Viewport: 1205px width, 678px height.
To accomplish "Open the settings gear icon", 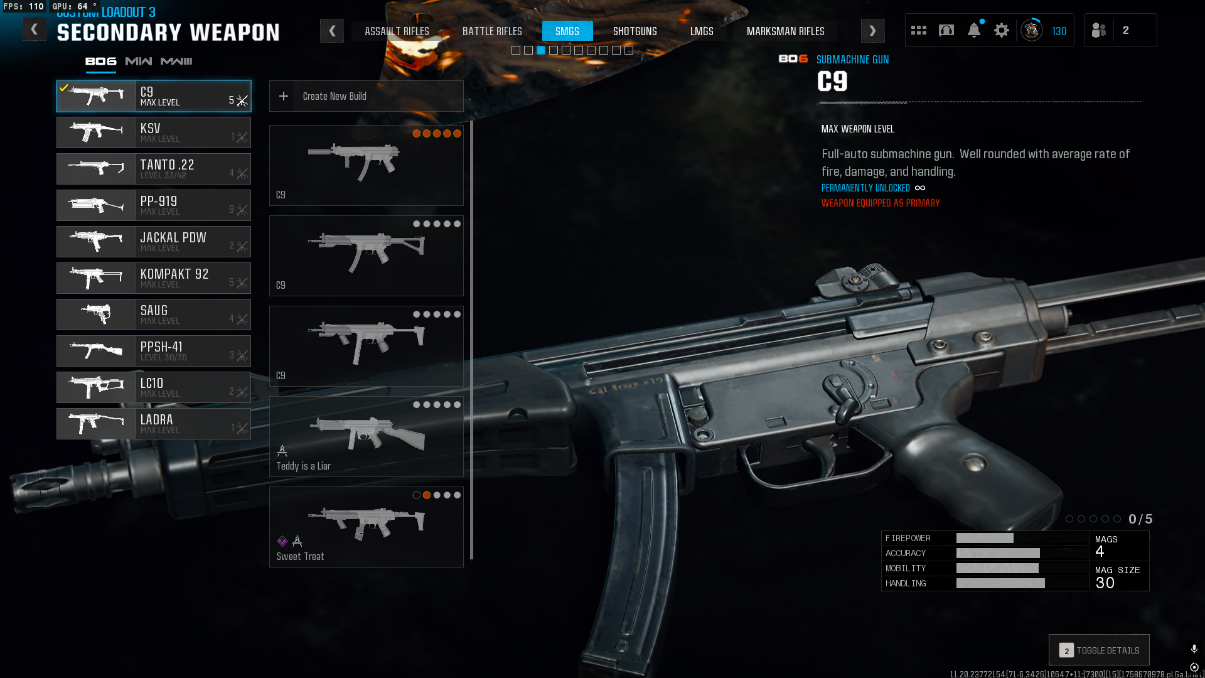I will (x=1001, y=31).
